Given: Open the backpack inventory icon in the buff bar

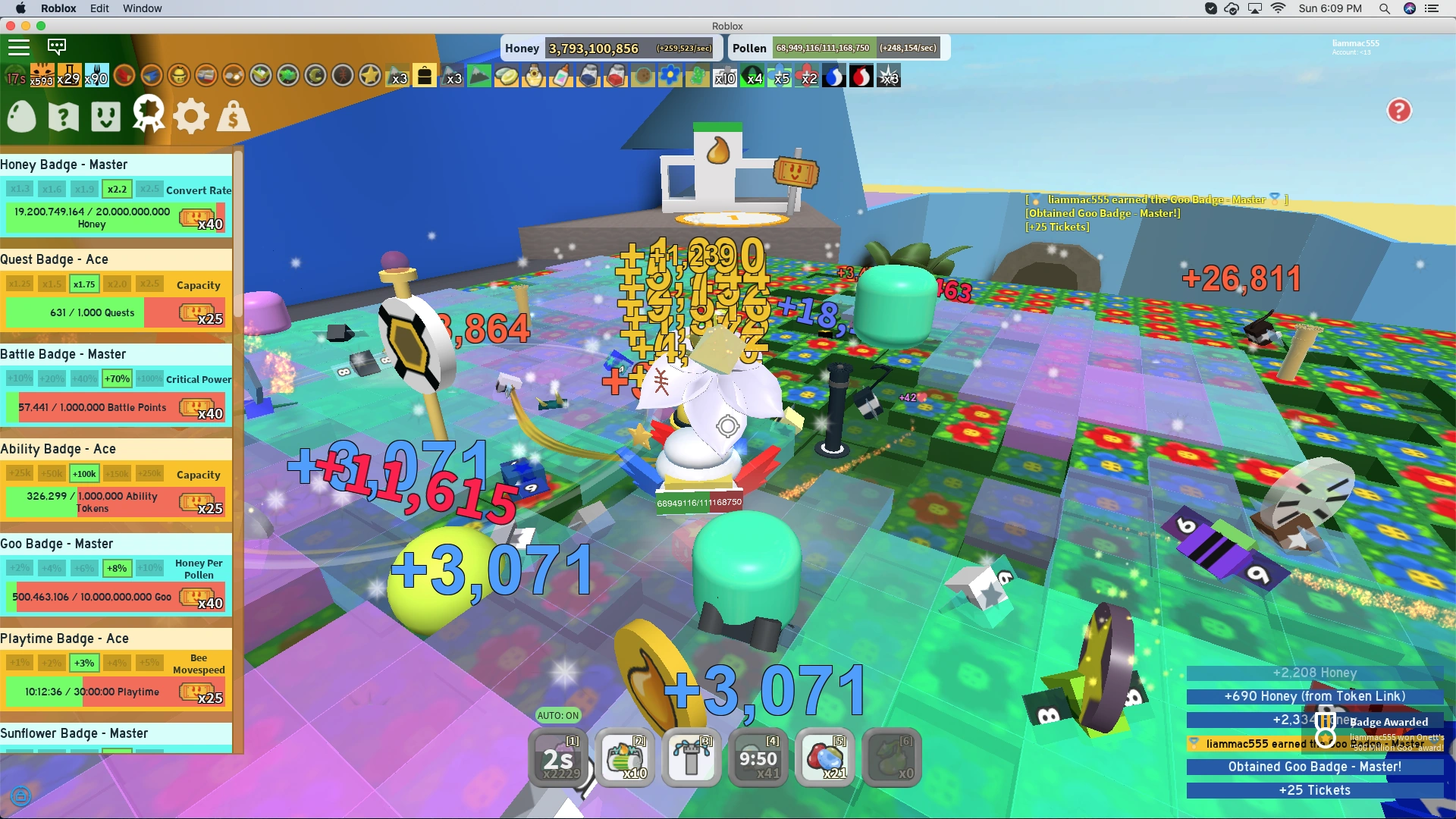Looking at the screenshot, I should 425,76.
